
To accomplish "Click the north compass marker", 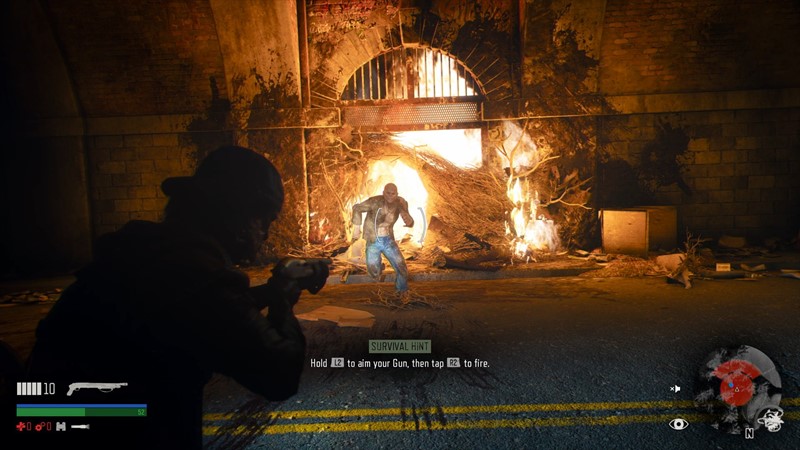I will 747,433.
